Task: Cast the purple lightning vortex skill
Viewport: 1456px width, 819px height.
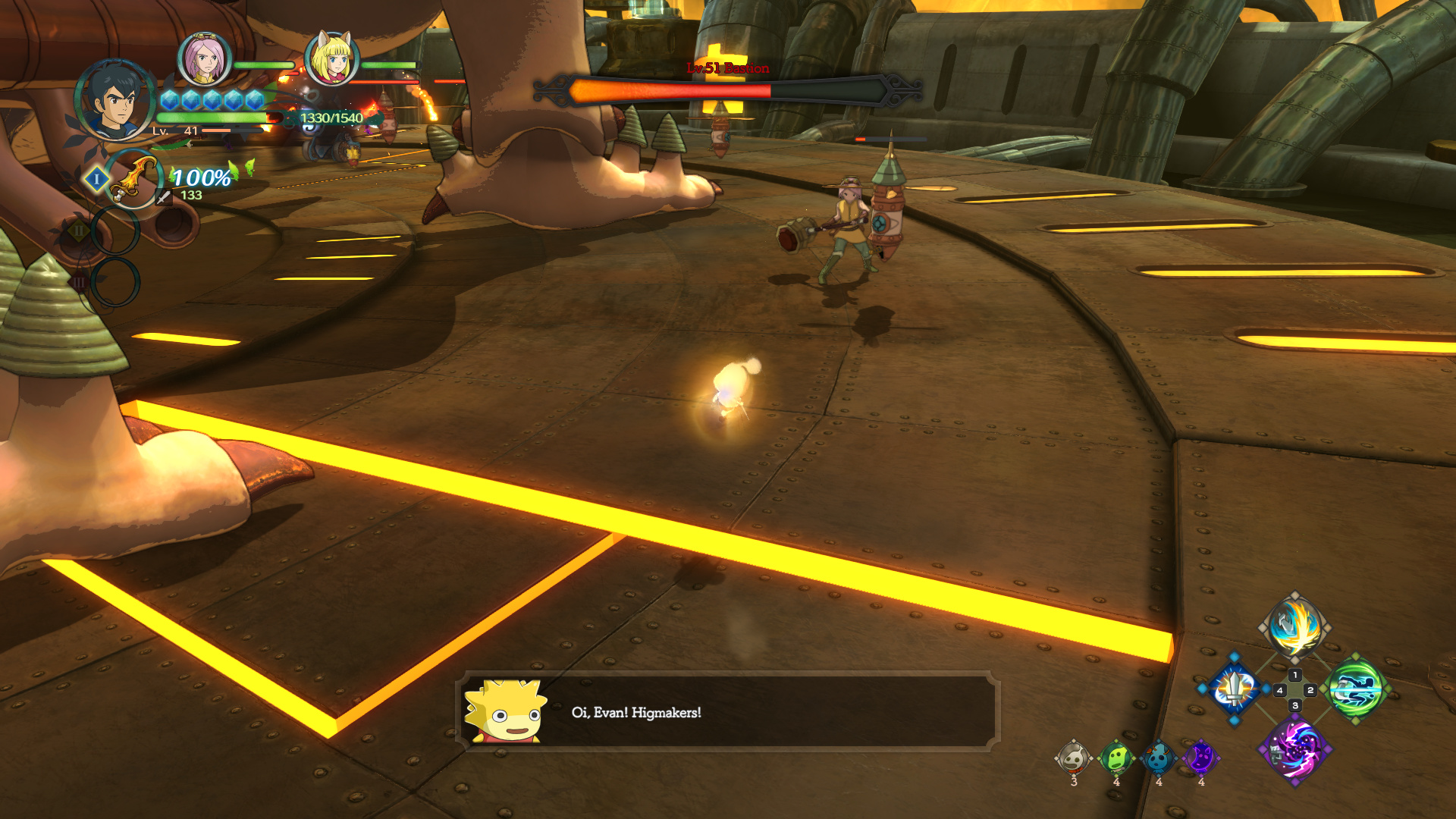Action: click(x=1295, y=749)
